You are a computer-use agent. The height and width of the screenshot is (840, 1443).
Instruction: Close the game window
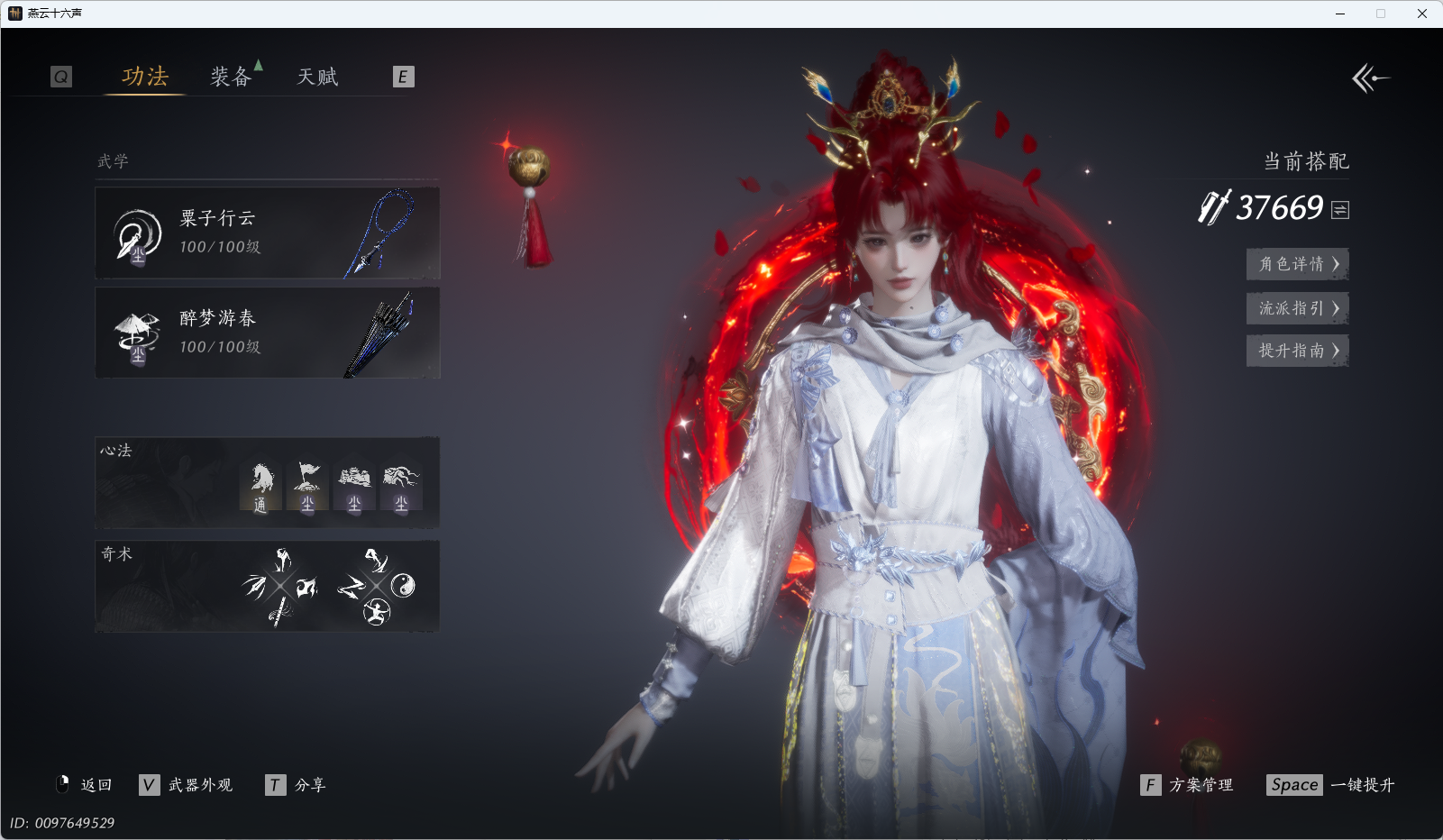[x=1421, y=14]
